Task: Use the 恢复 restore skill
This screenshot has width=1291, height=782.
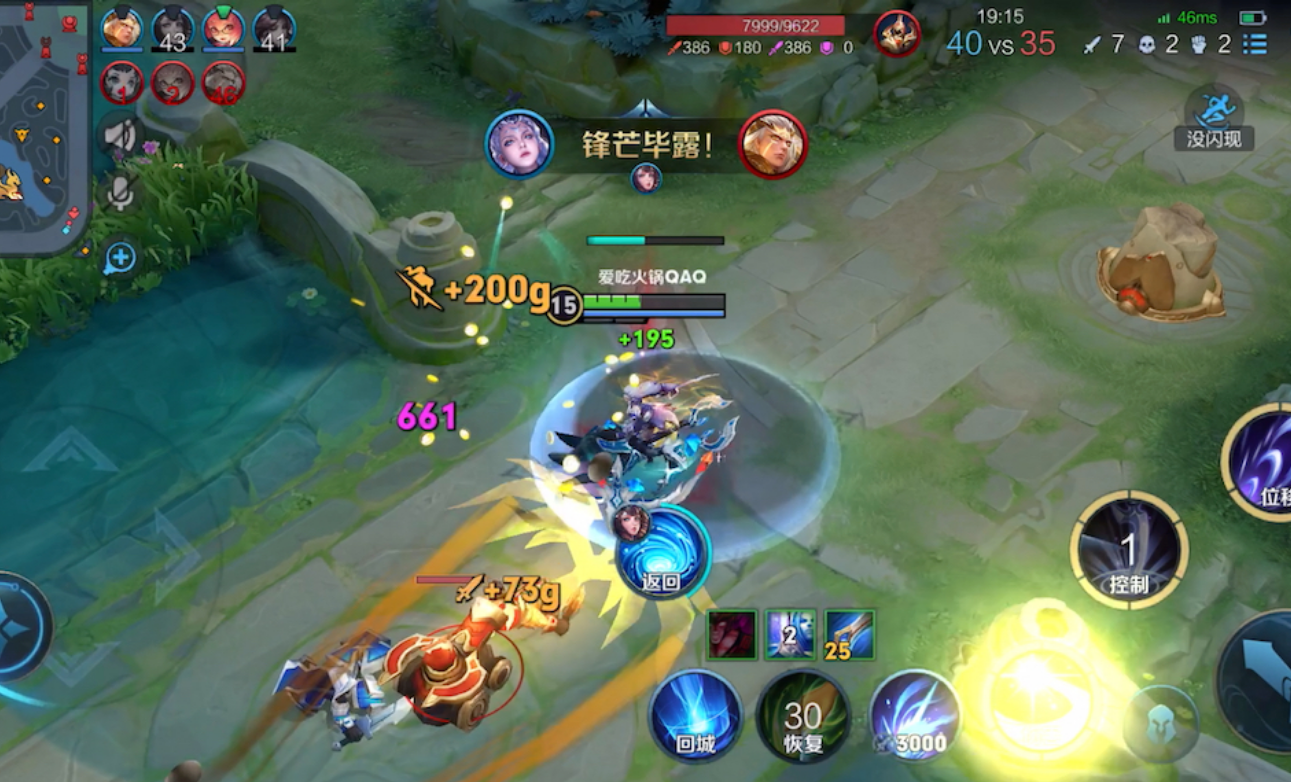Action: coord(803,716)
